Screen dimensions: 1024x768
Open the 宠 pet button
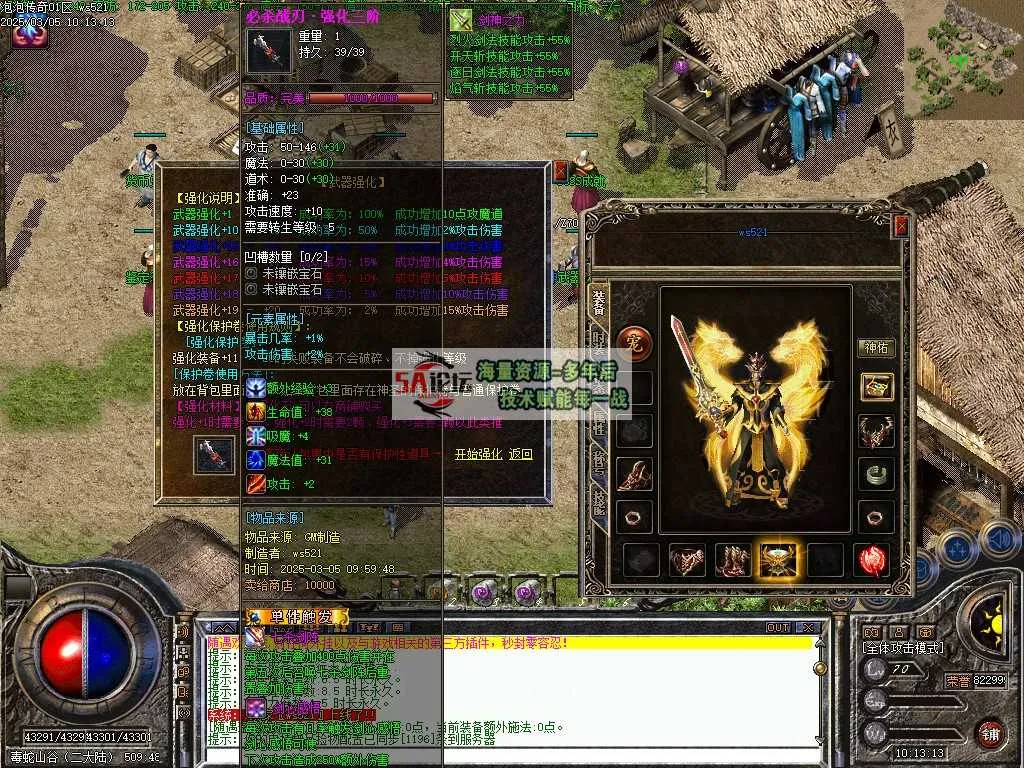(632, 341)
